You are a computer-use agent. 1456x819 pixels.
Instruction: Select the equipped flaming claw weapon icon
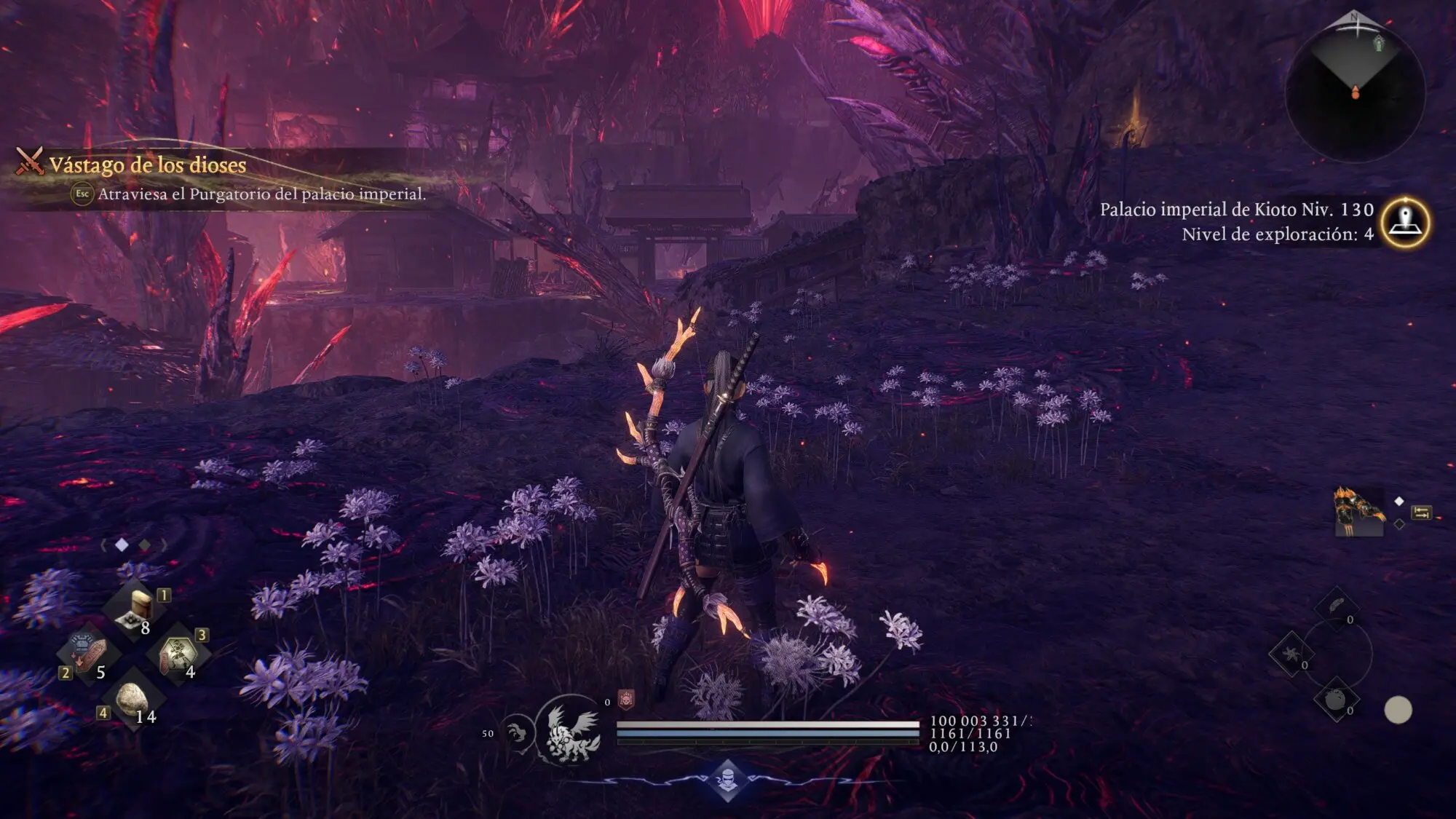1358,512
